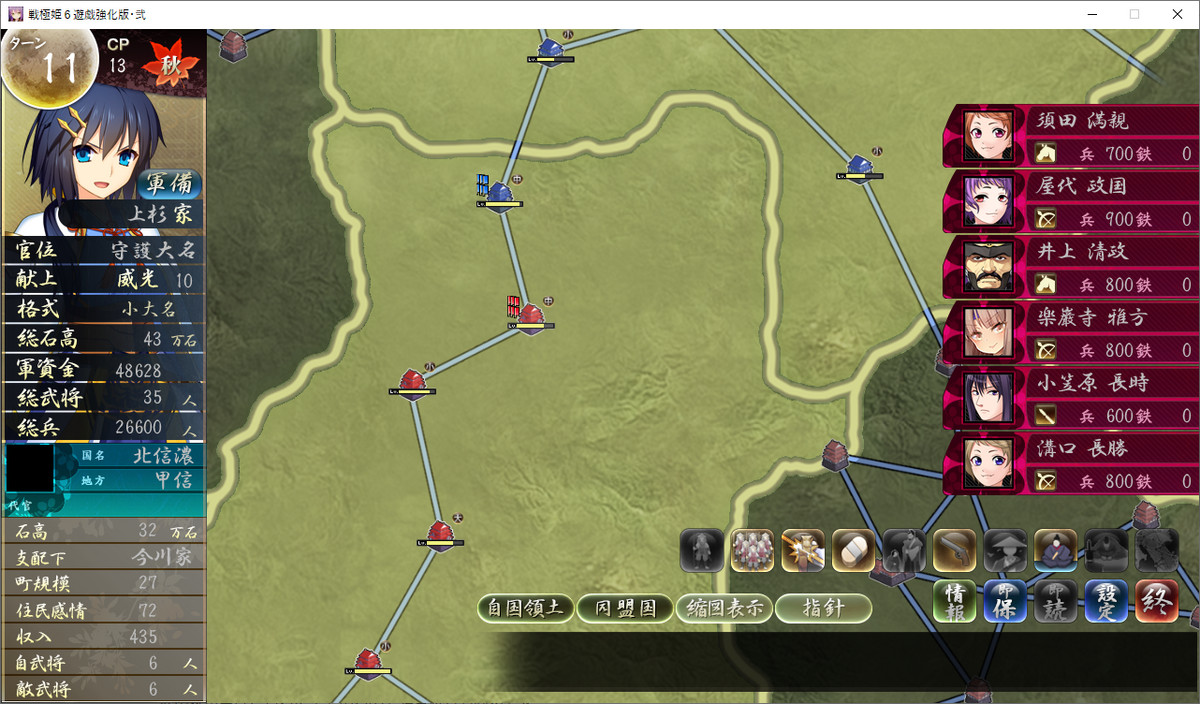Quick save with the blue 即保 button
The image size is (1200, 704).
[x=1005, y=601]
